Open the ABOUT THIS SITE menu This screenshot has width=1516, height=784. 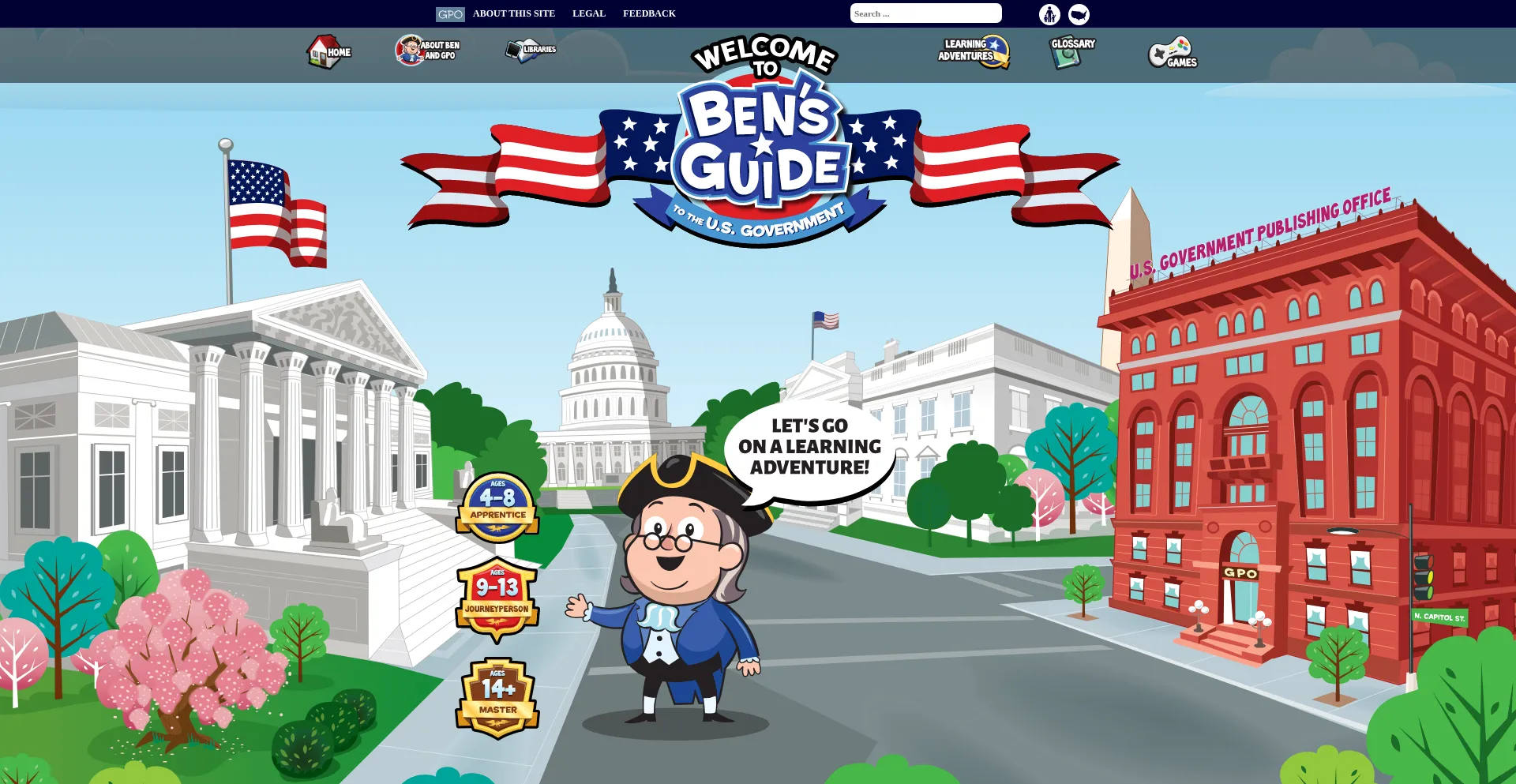[x=513, y=13]
